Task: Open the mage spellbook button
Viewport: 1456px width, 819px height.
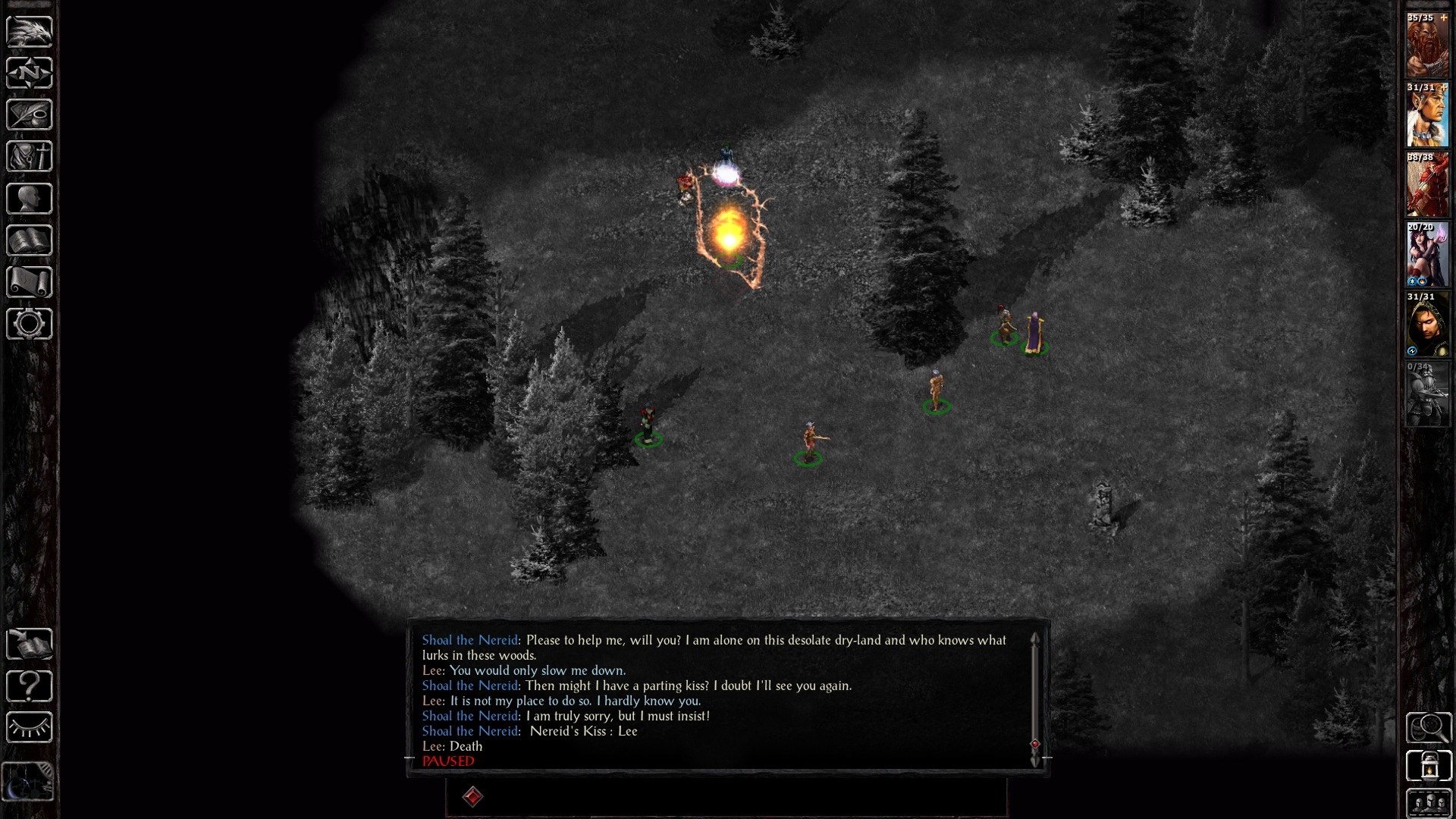Action: 29,240
